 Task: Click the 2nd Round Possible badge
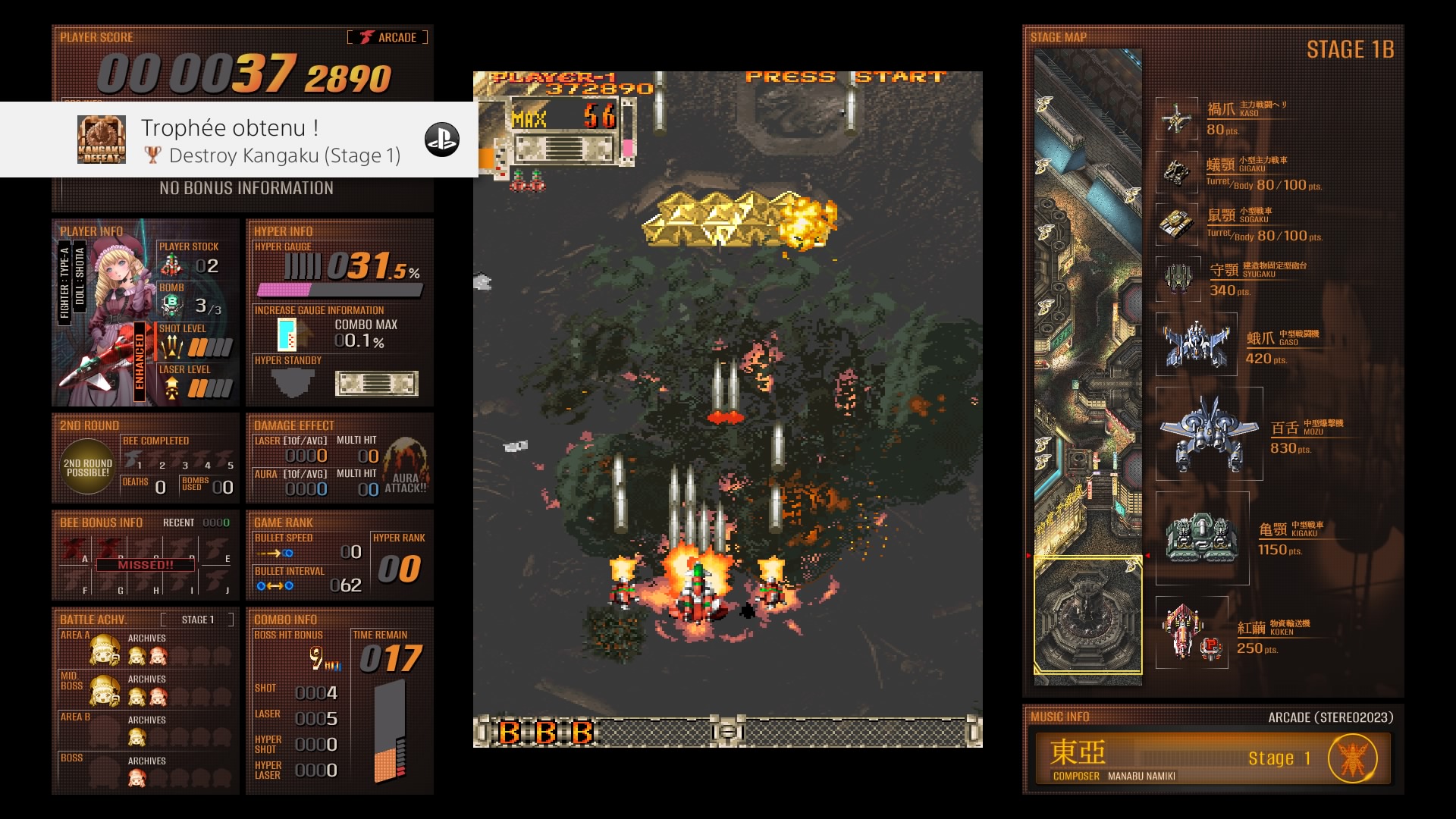click(x=88, y=467)
